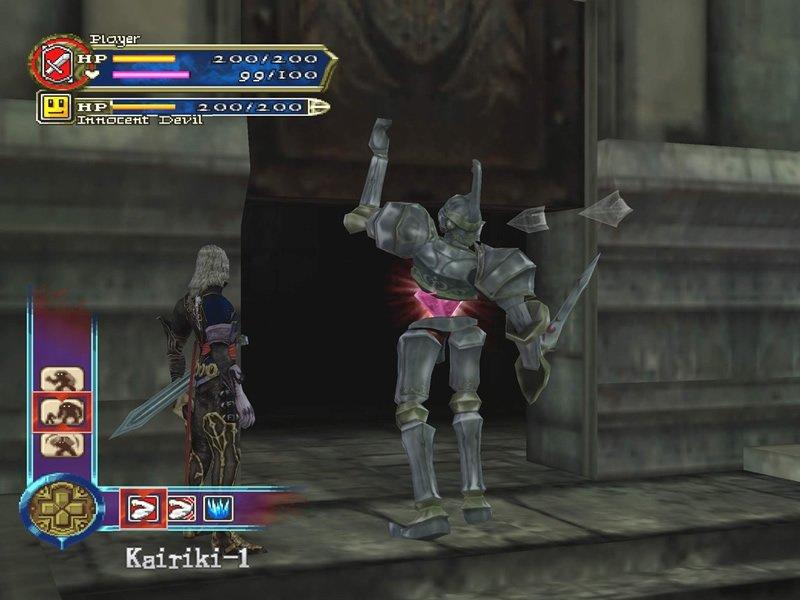Activate the red-framed swoosh ability icon
The image size is (800, 600).
(x=139, y=507)
